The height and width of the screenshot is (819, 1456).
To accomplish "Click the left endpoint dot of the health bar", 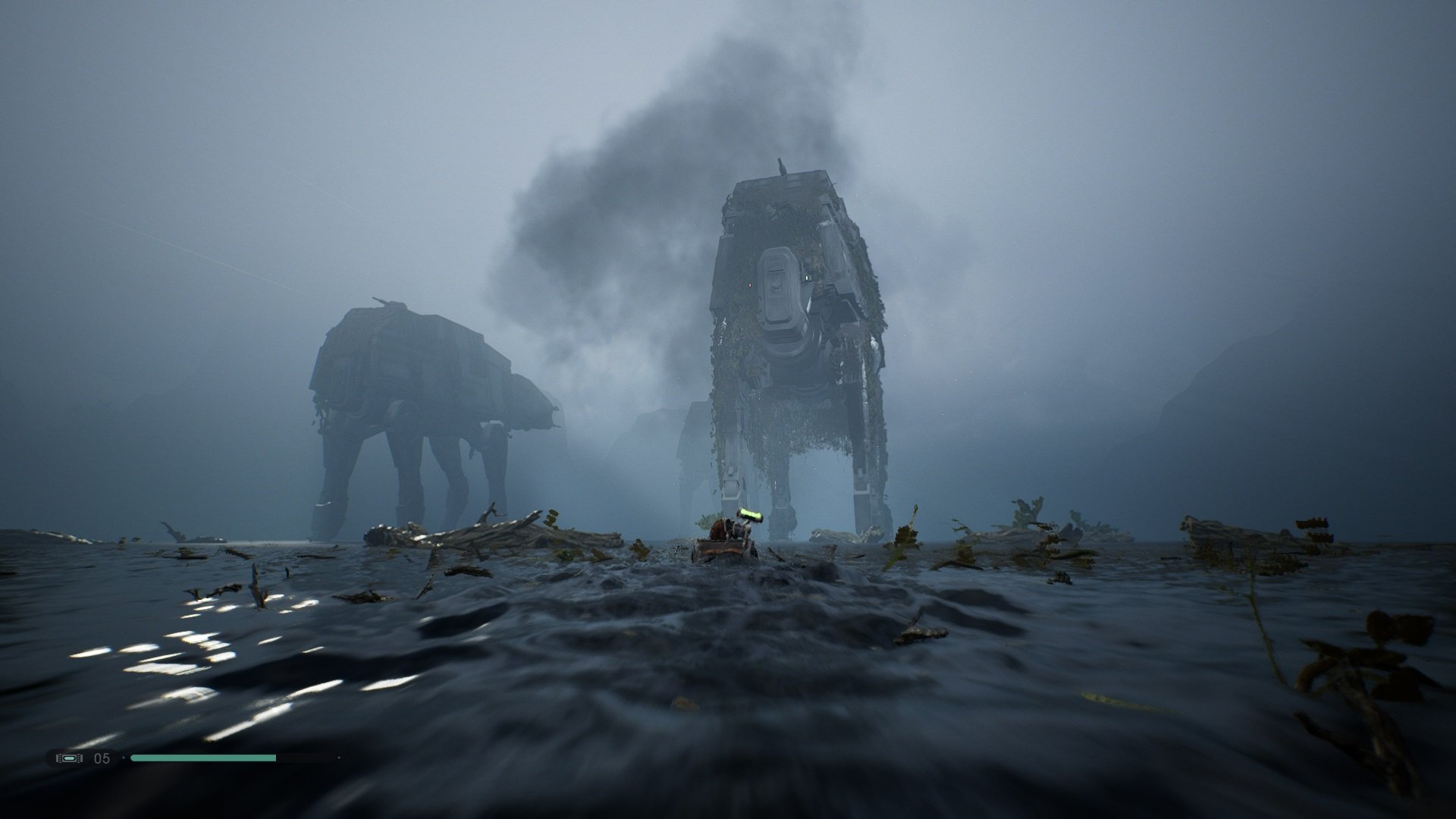I will coord(124,758).
